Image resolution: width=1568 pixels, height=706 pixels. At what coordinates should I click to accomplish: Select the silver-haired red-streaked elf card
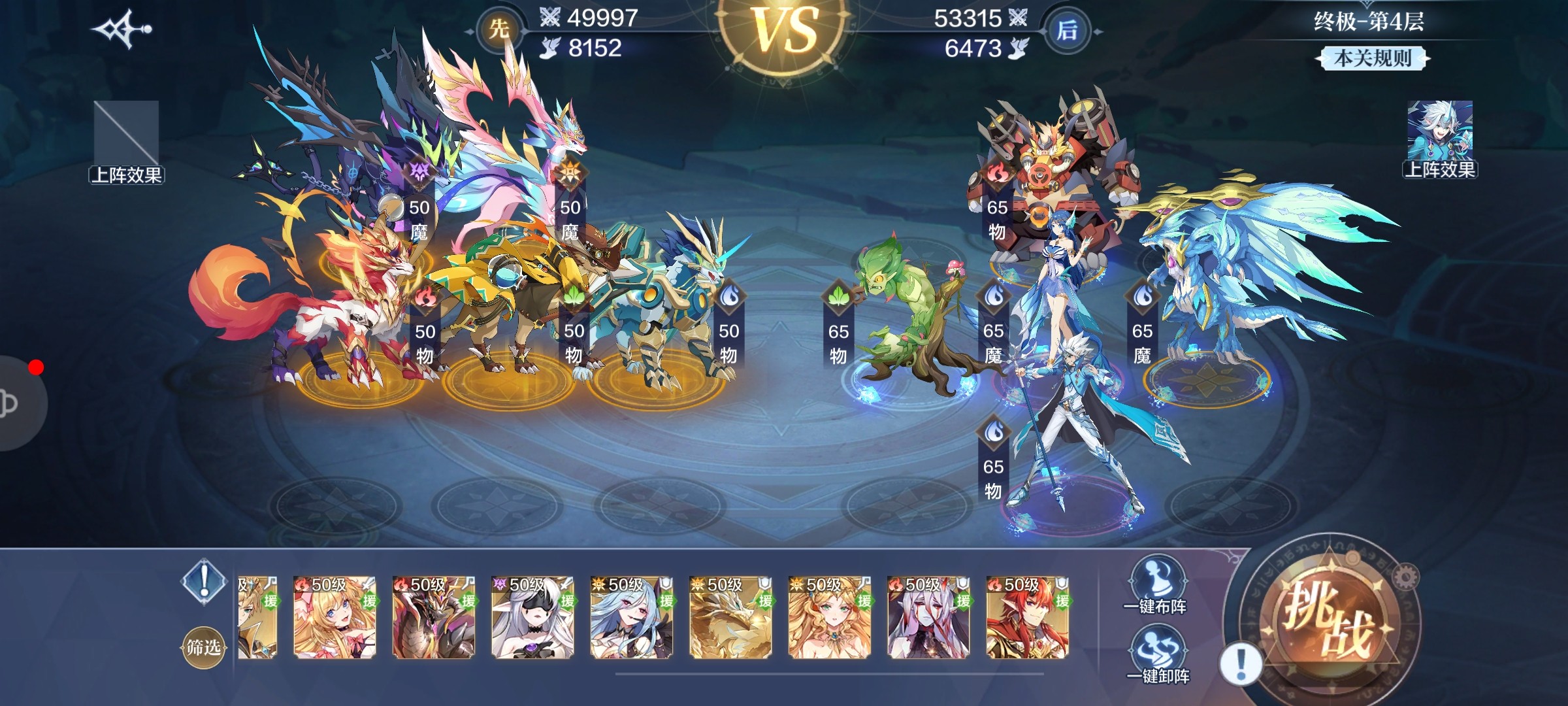(928, 618)
